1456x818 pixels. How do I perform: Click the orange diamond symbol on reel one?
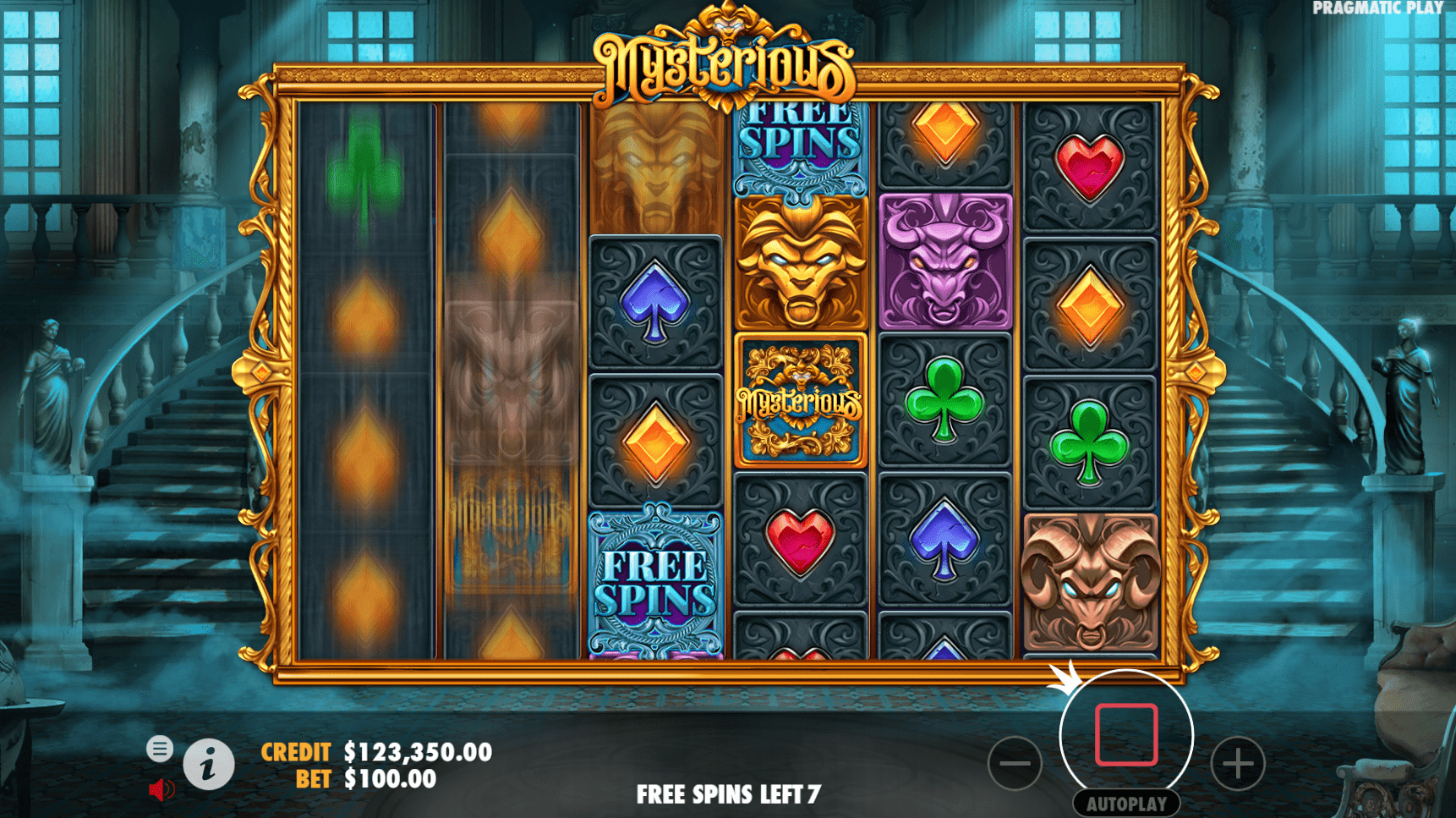[x=365, y=321]
